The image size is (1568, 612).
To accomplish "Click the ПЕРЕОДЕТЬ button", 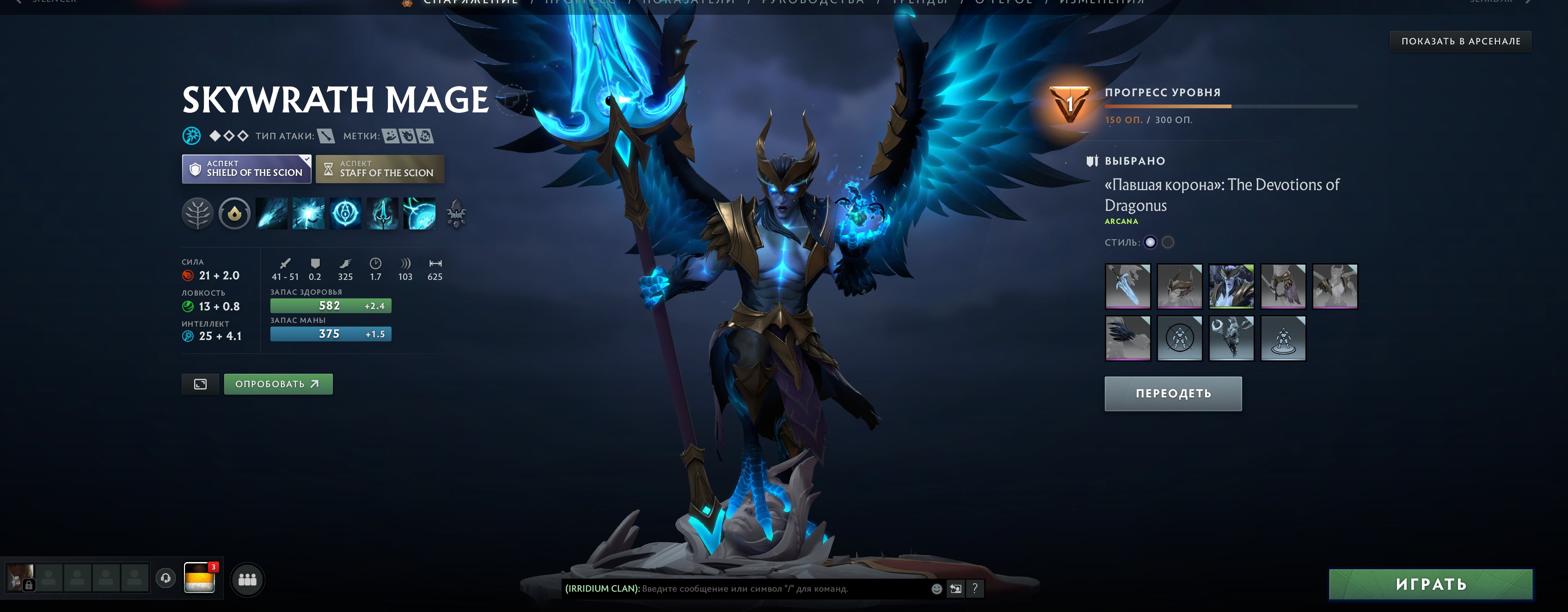I will (1173, 393).
